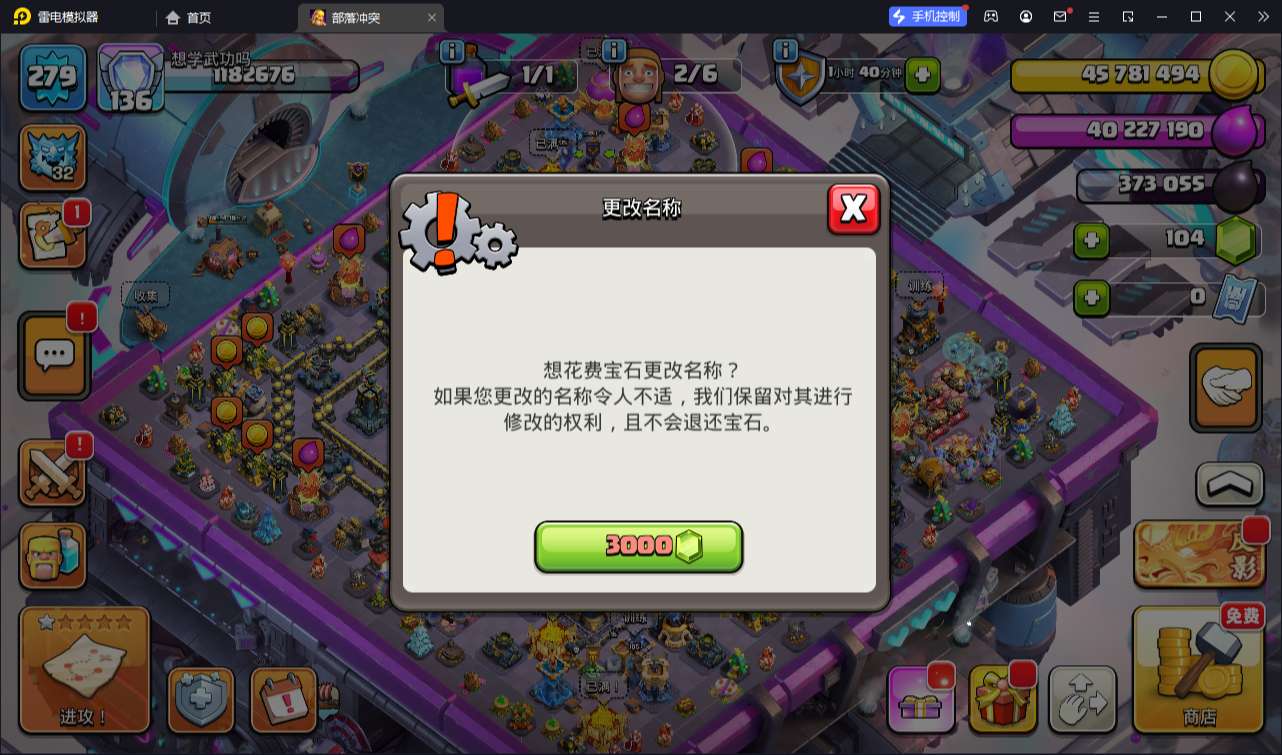Expand the gem count with its plus button

click(1094, 239)
